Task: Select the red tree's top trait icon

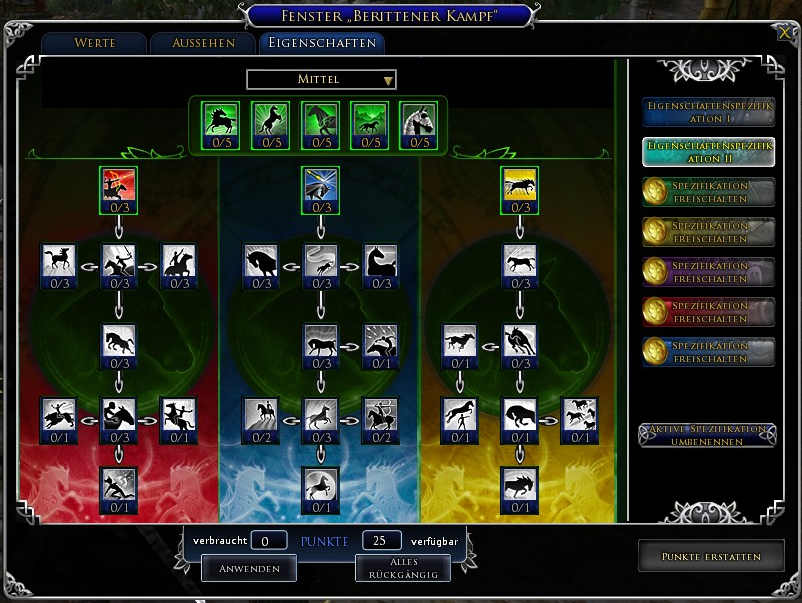Action: pyautogui.click(x=118, y=185)
